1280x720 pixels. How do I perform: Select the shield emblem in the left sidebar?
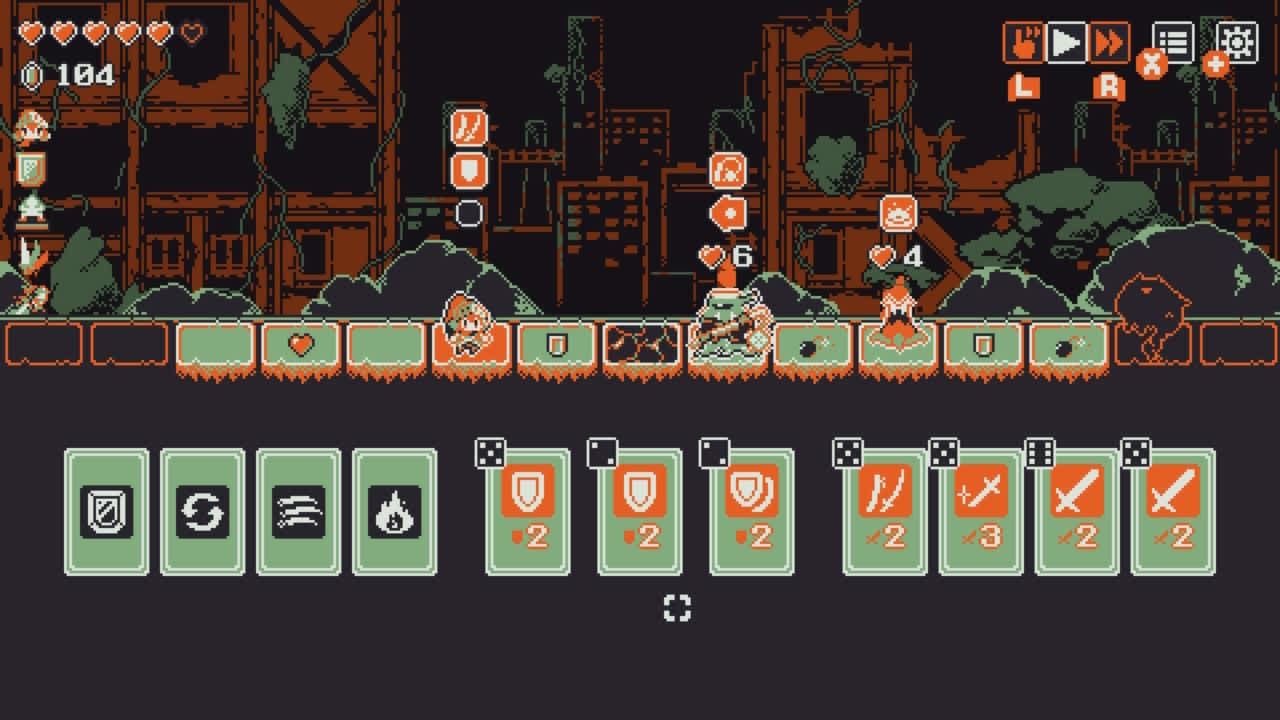coord(31,168)
